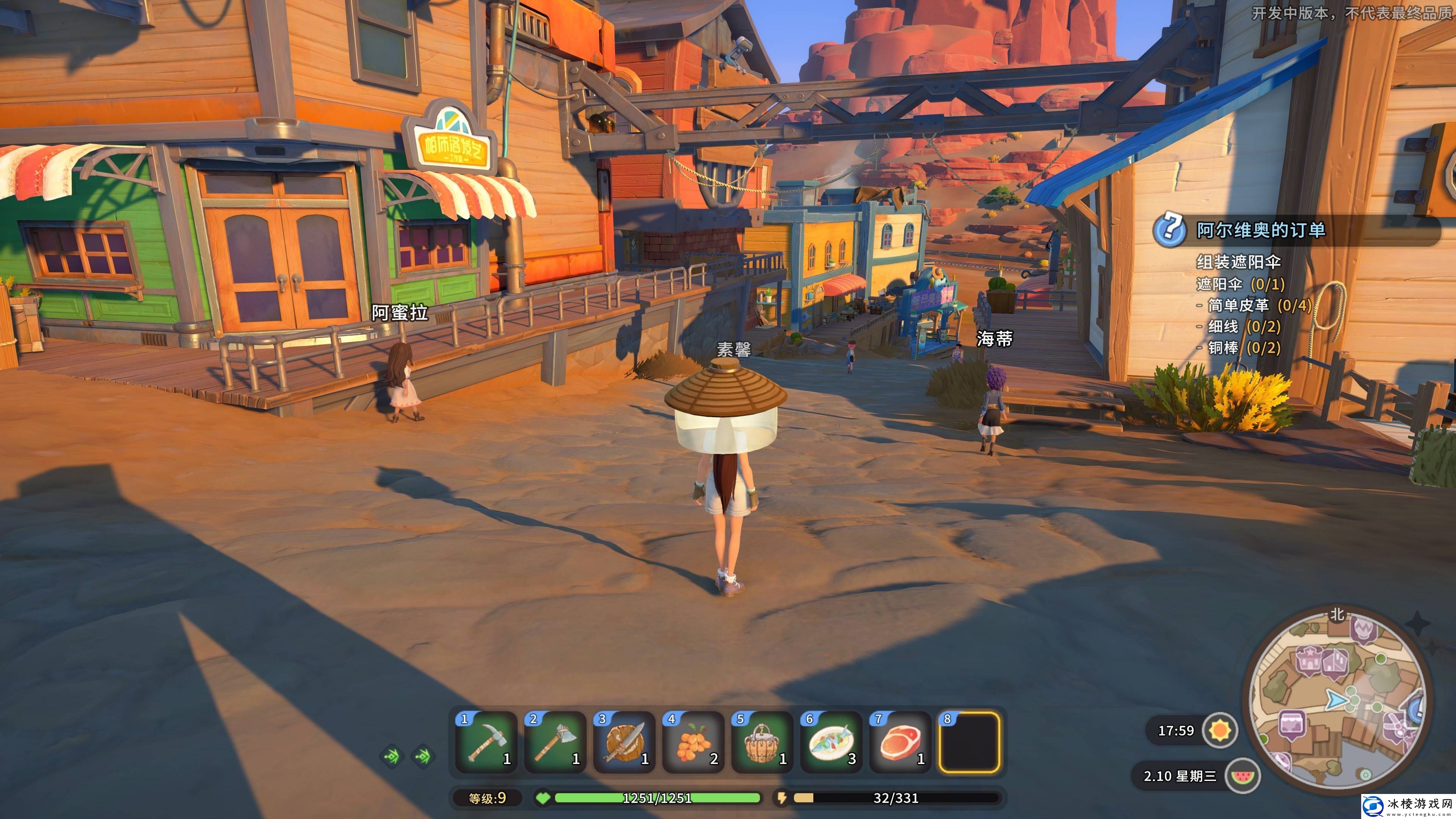Click the sun weather icon
The height and width of the screenshot is (819, 1456).
point(1220,730)
